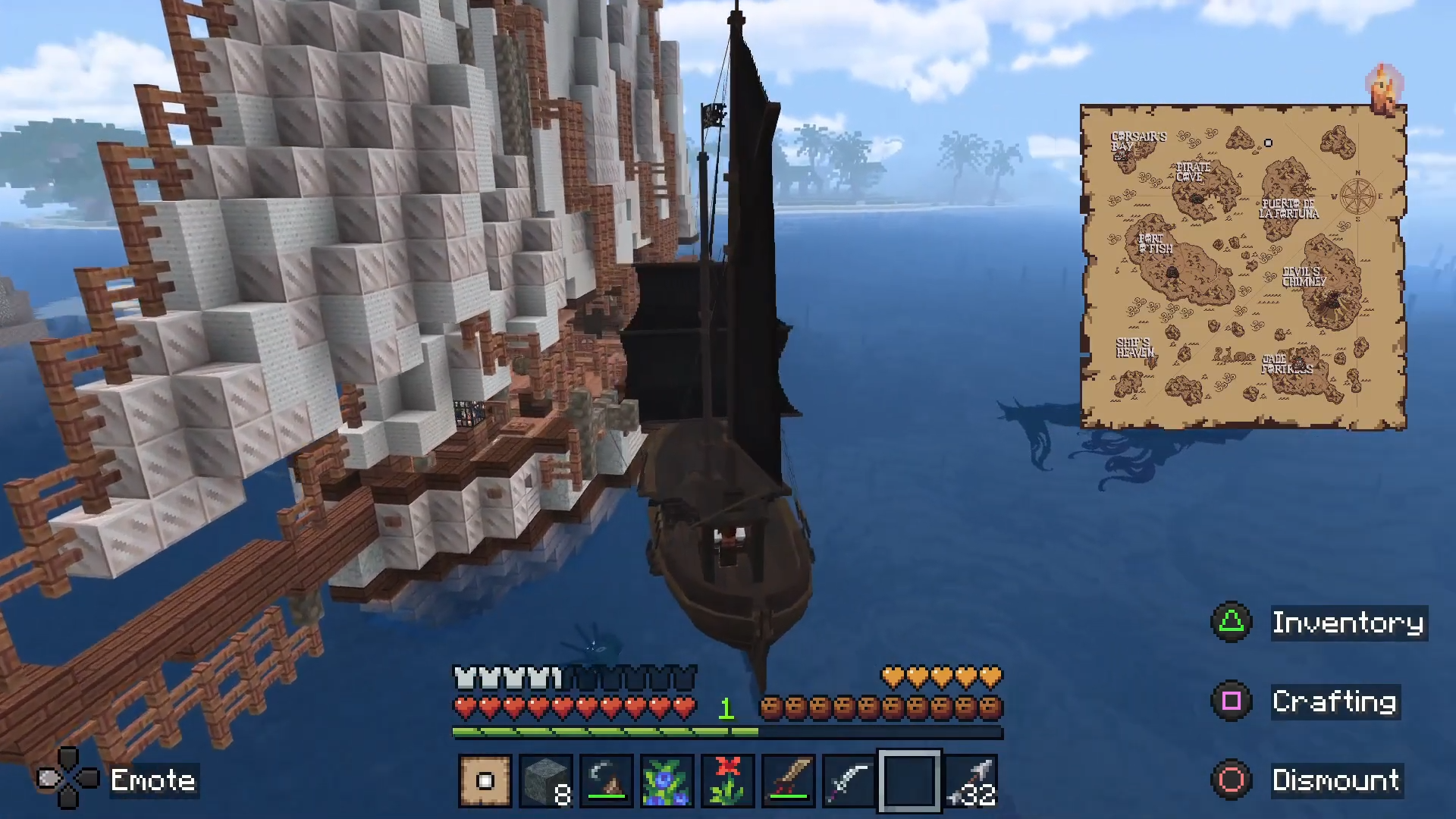The width and height of the screenshot is (1456, 819).
Task: Select the map item in the hotbar
Action: coord(485,780)
